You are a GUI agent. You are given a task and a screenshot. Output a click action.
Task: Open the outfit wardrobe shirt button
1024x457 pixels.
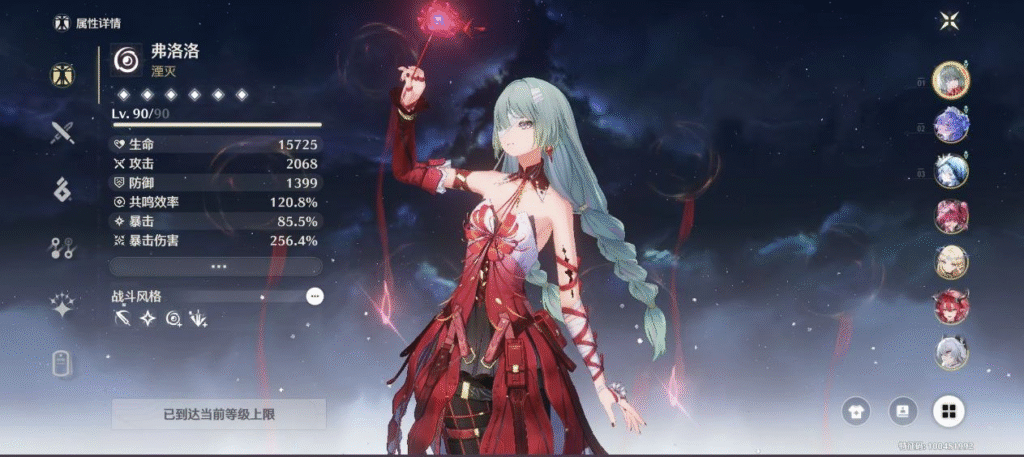856,411
